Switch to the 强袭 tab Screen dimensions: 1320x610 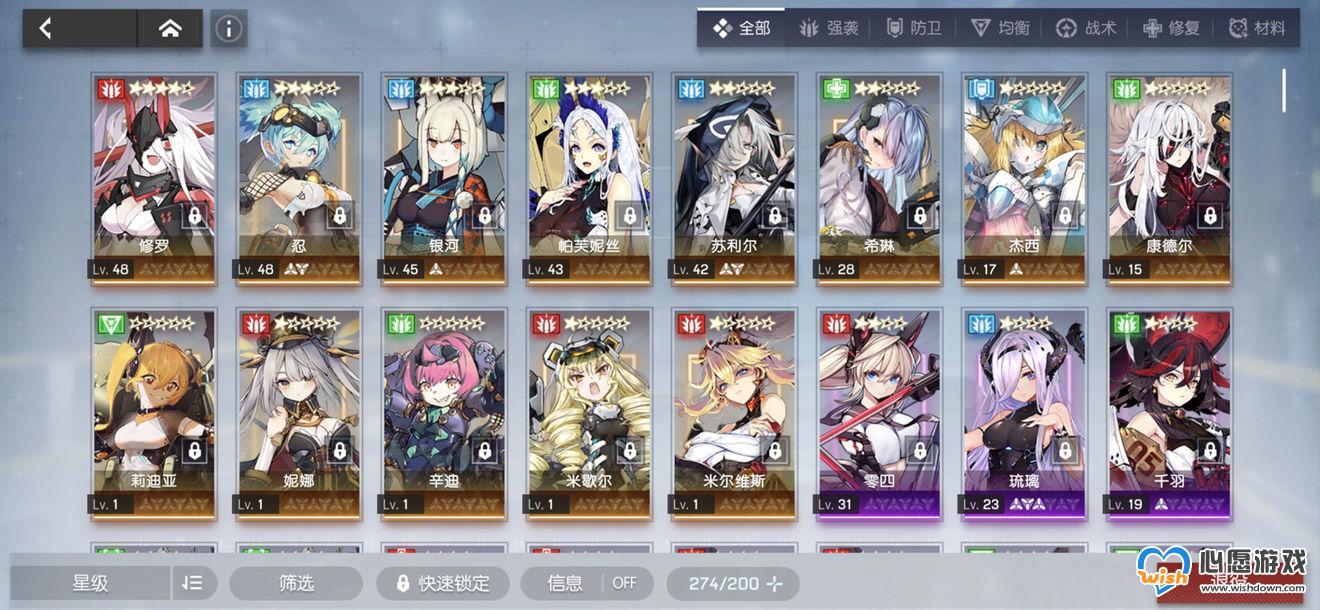tap(829, 28)
